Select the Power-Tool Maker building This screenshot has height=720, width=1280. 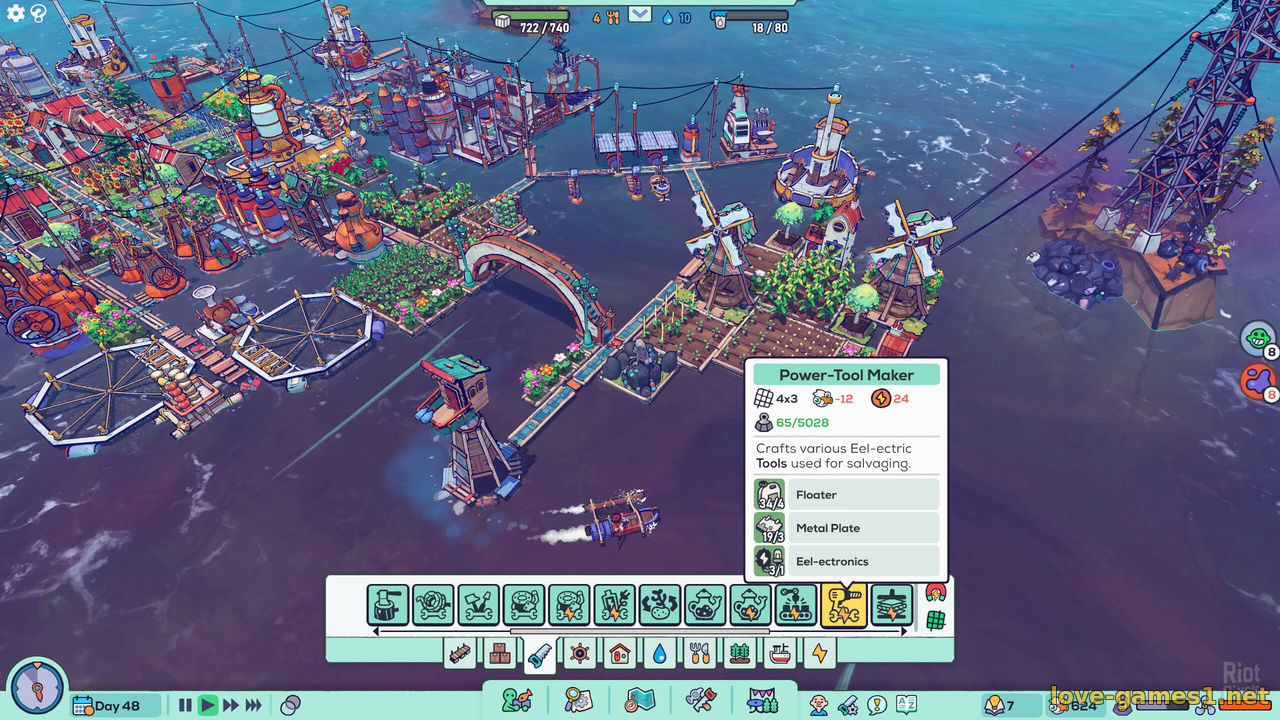(843, 606)
